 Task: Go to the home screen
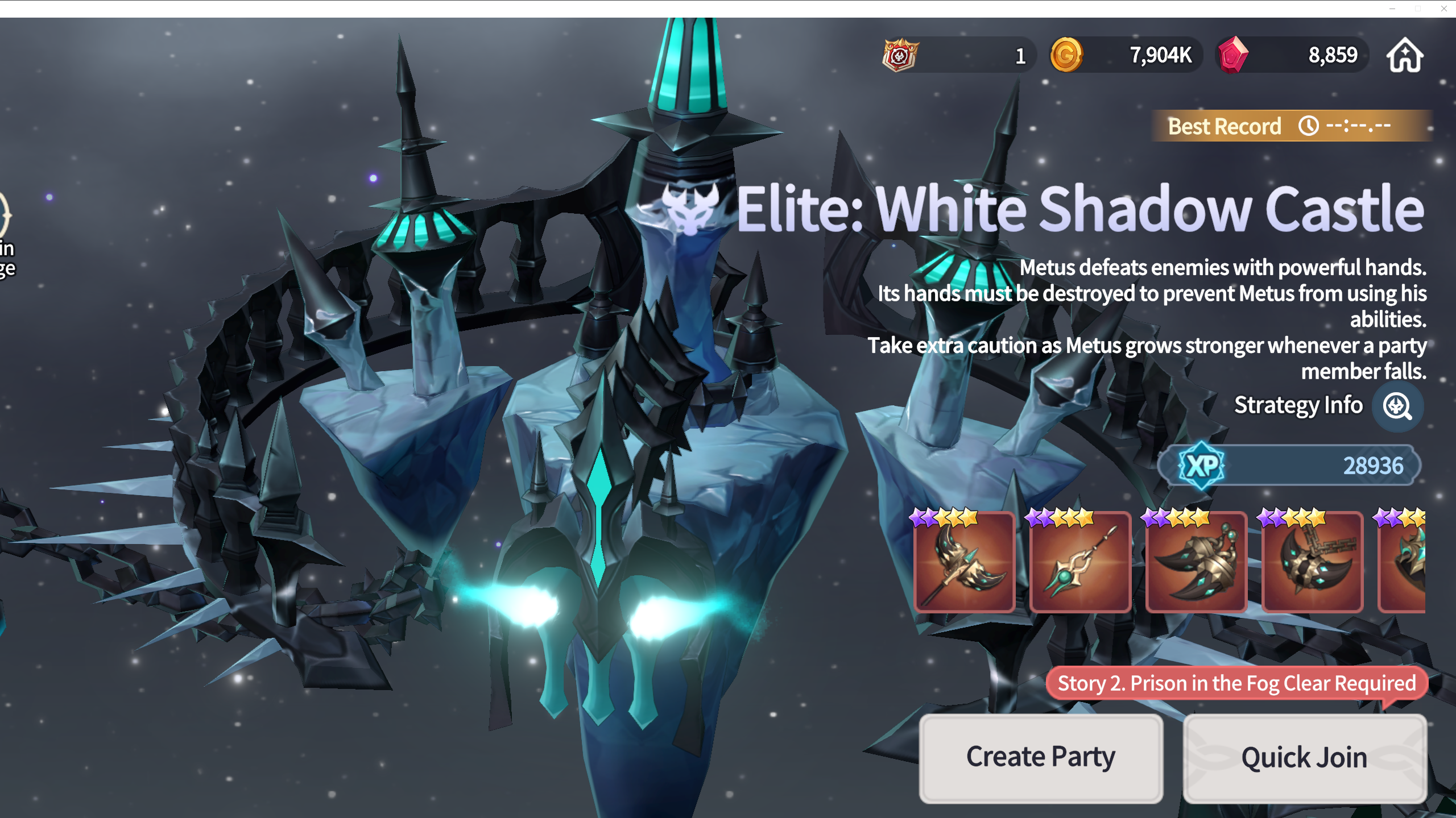[x=1405, y=55]
